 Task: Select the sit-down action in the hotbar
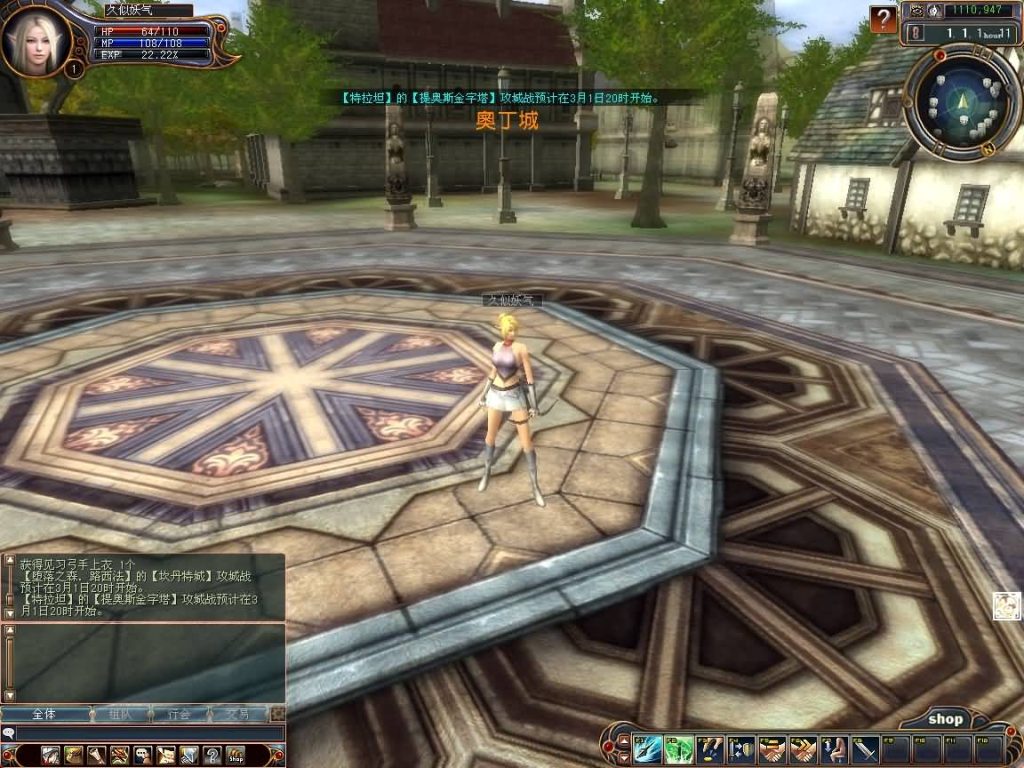(834, 749)
